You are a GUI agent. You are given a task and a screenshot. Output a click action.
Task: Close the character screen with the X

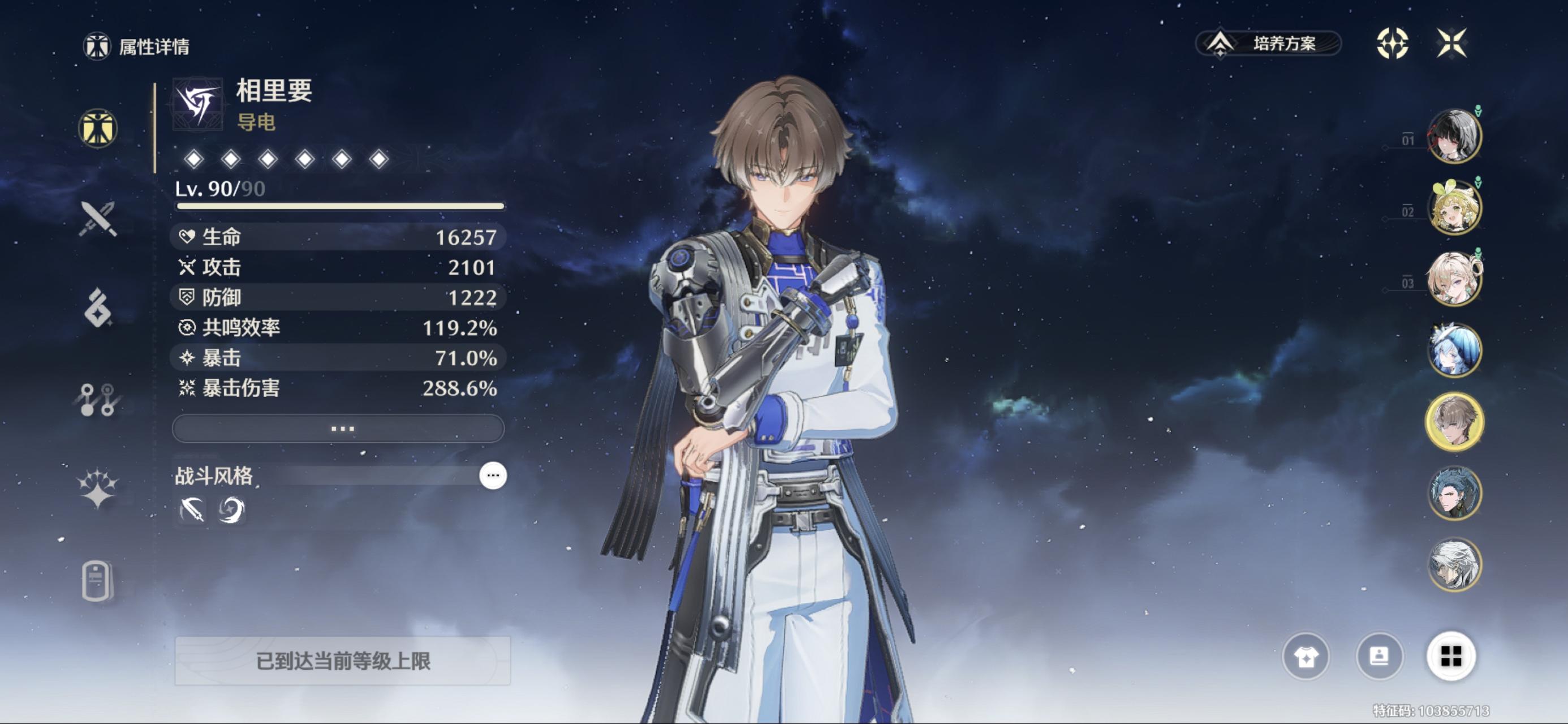click(x=1451, y=43)
